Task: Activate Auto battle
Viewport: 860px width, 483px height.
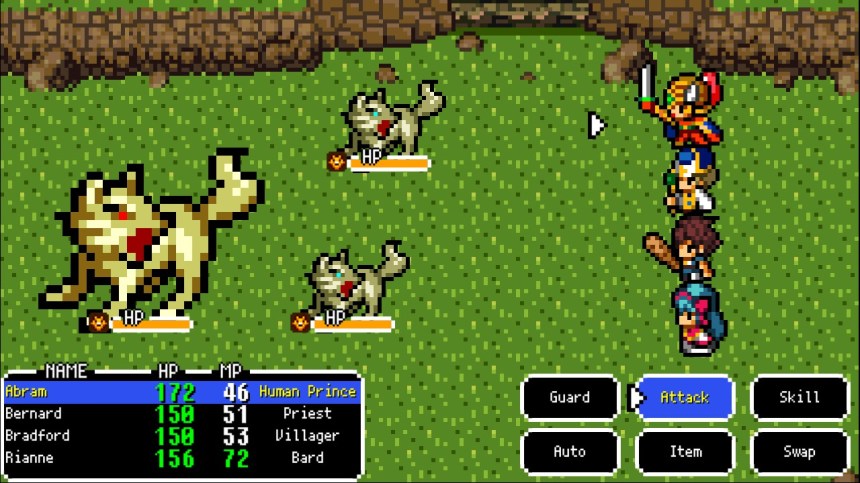Action: point(570,452)
